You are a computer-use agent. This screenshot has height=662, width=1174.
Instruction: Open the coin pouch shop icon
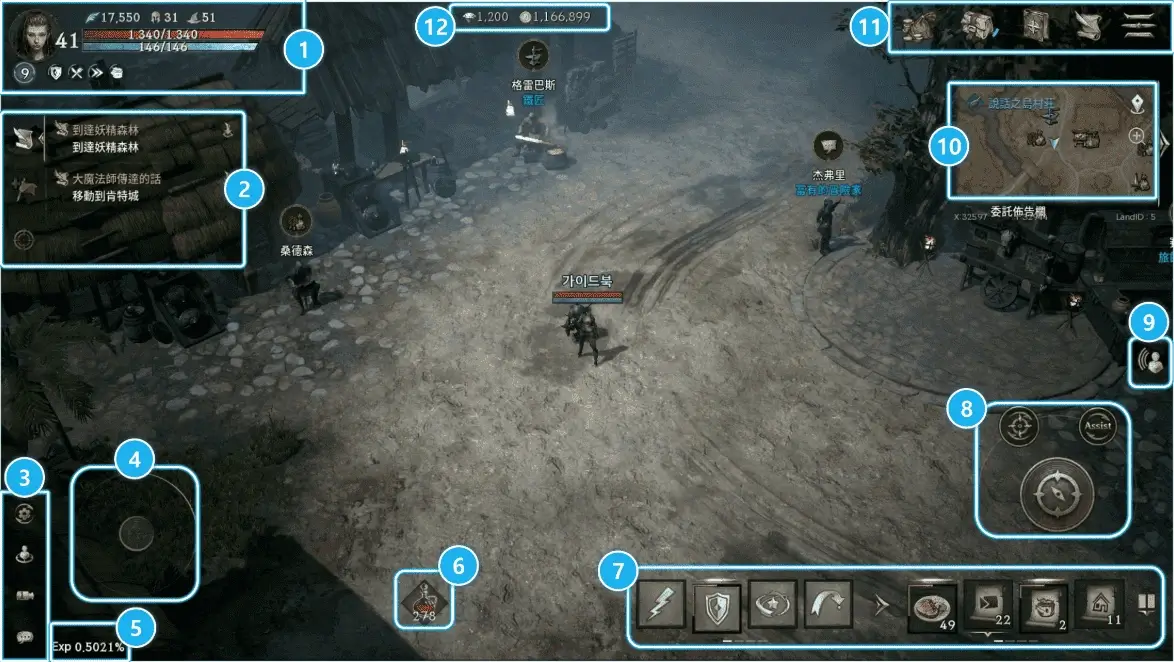click(x=918, y=26)
